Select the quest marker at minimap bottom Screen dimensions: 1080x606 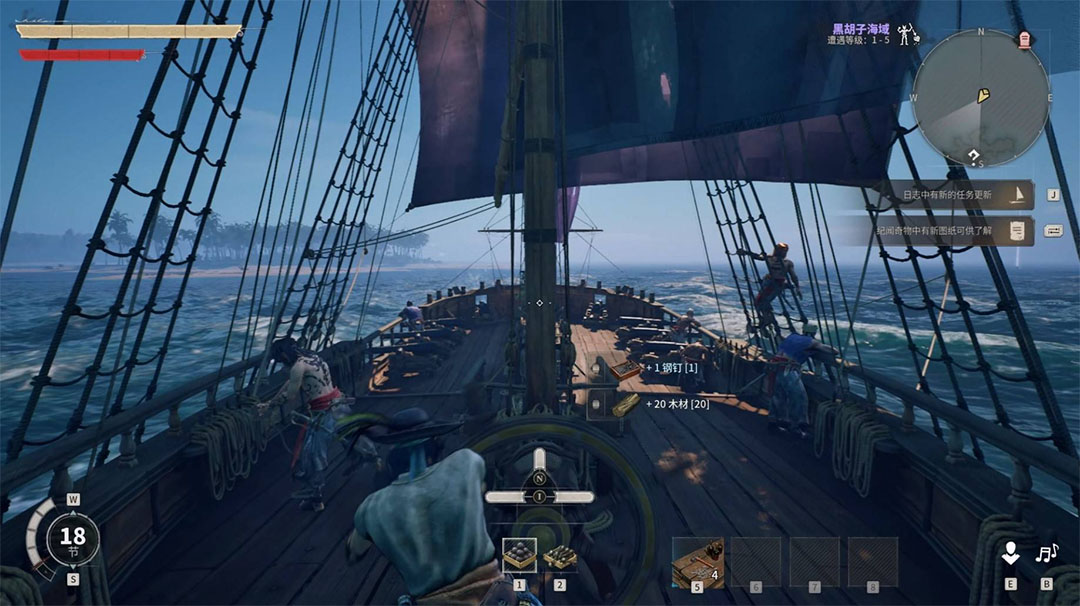[973, 156]
